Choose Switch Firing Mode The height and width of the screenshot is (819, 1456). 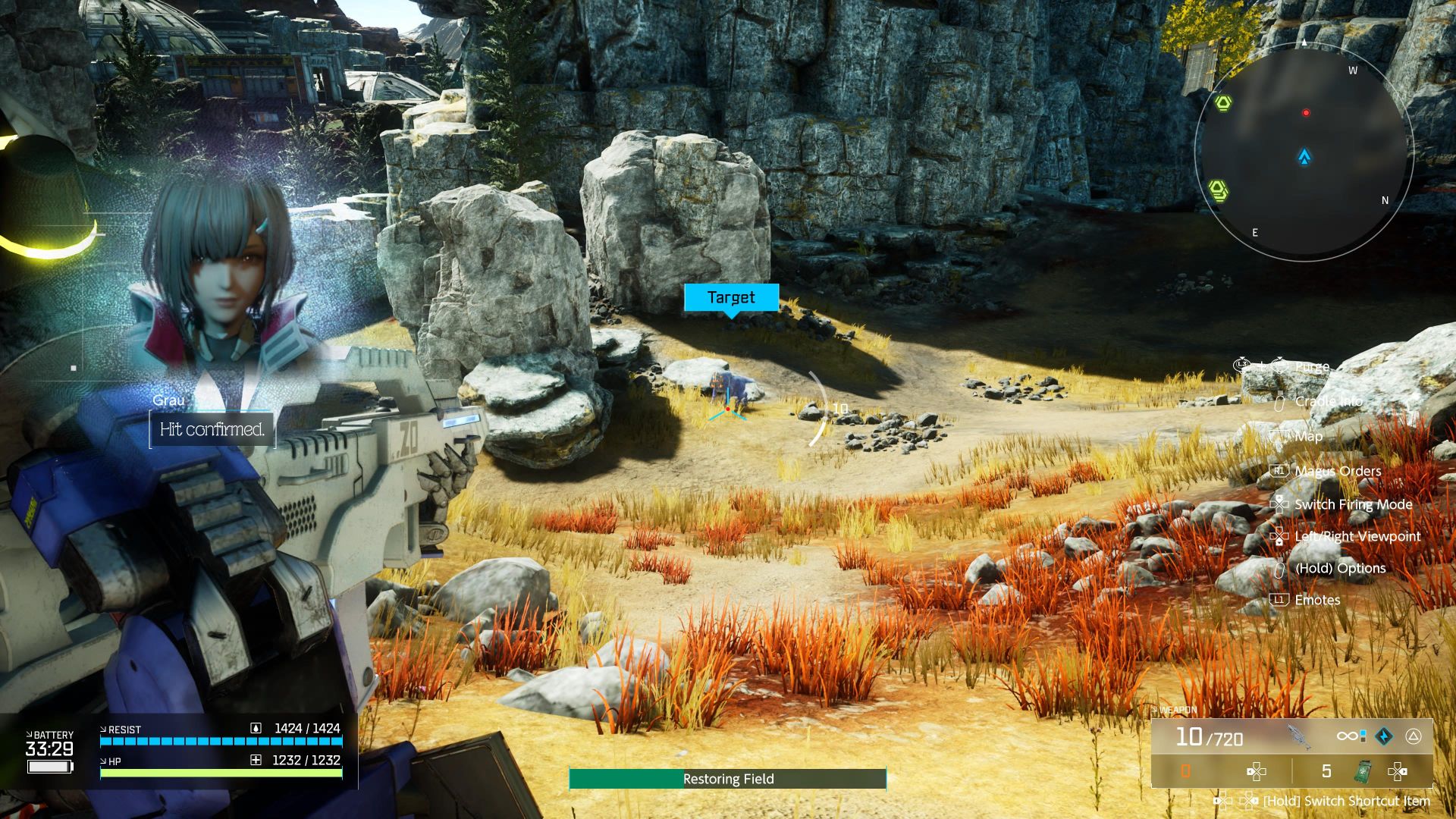pyautogui.click(x=1353, y=504)
